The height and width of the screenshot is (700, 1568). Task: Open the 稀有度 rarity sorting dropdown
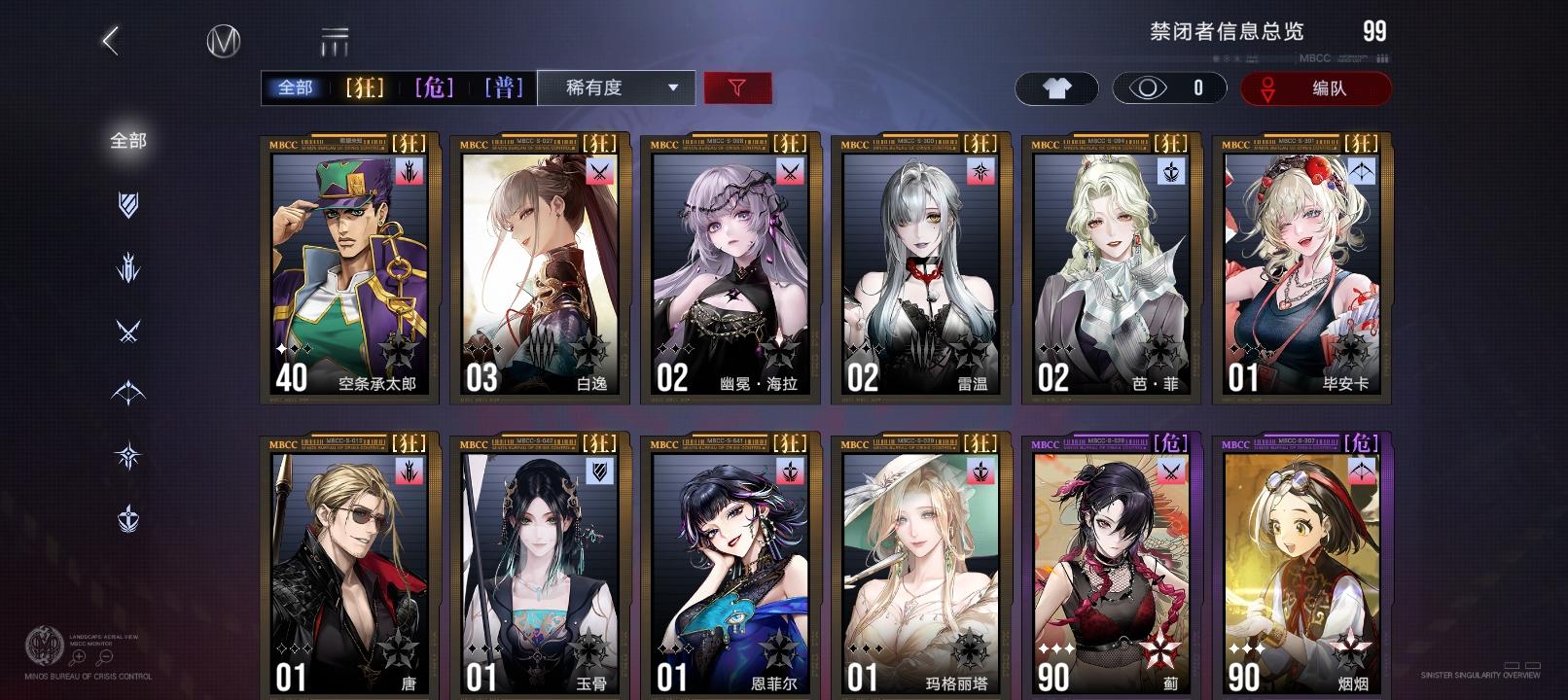click(x=616, y=87)
